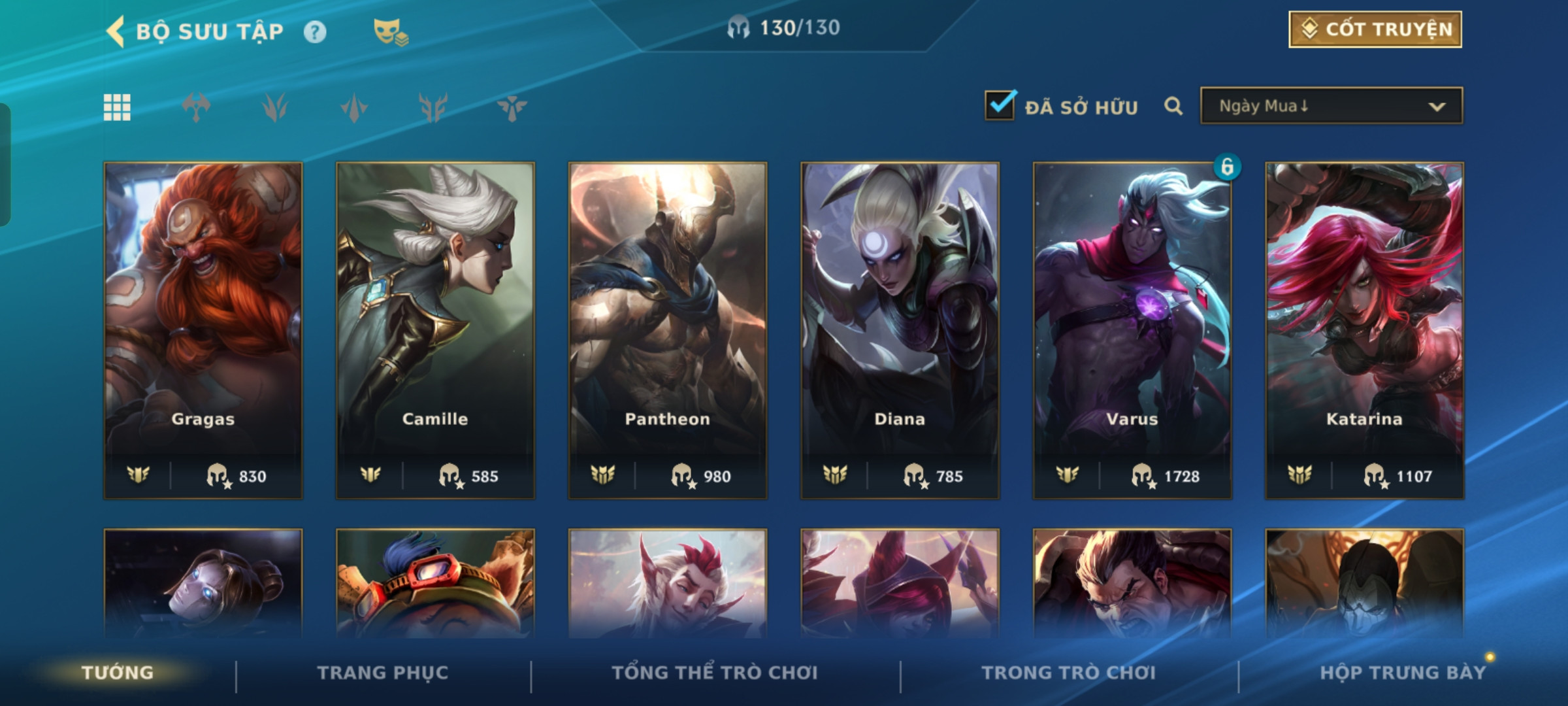Go to the Hộp Trưng Bày tab
This screenshot has width=1568, height=706.
(x=1403, y=673)
